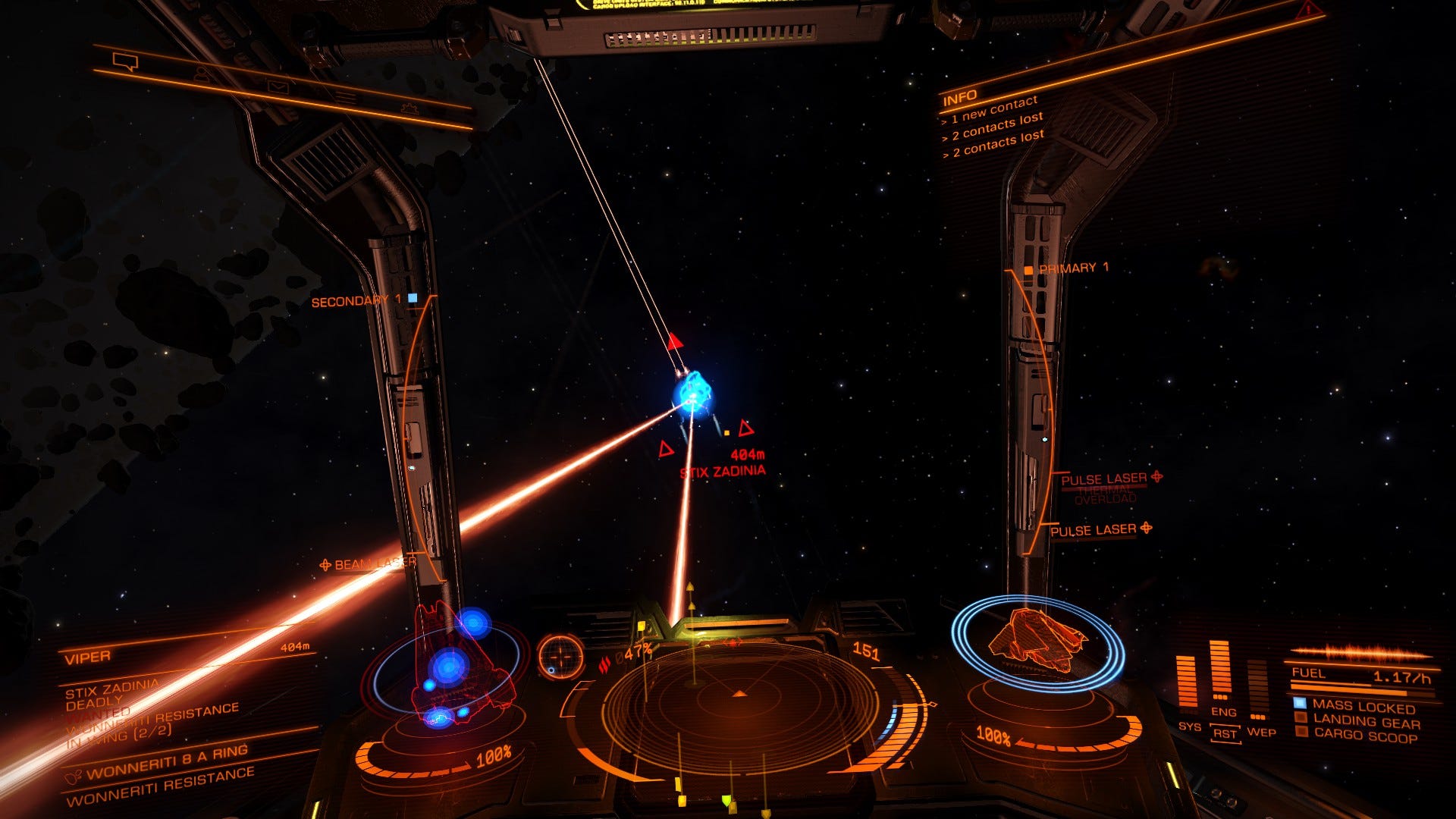Open the Viper target info panel
1456x819 pixels.
point(88,657)
